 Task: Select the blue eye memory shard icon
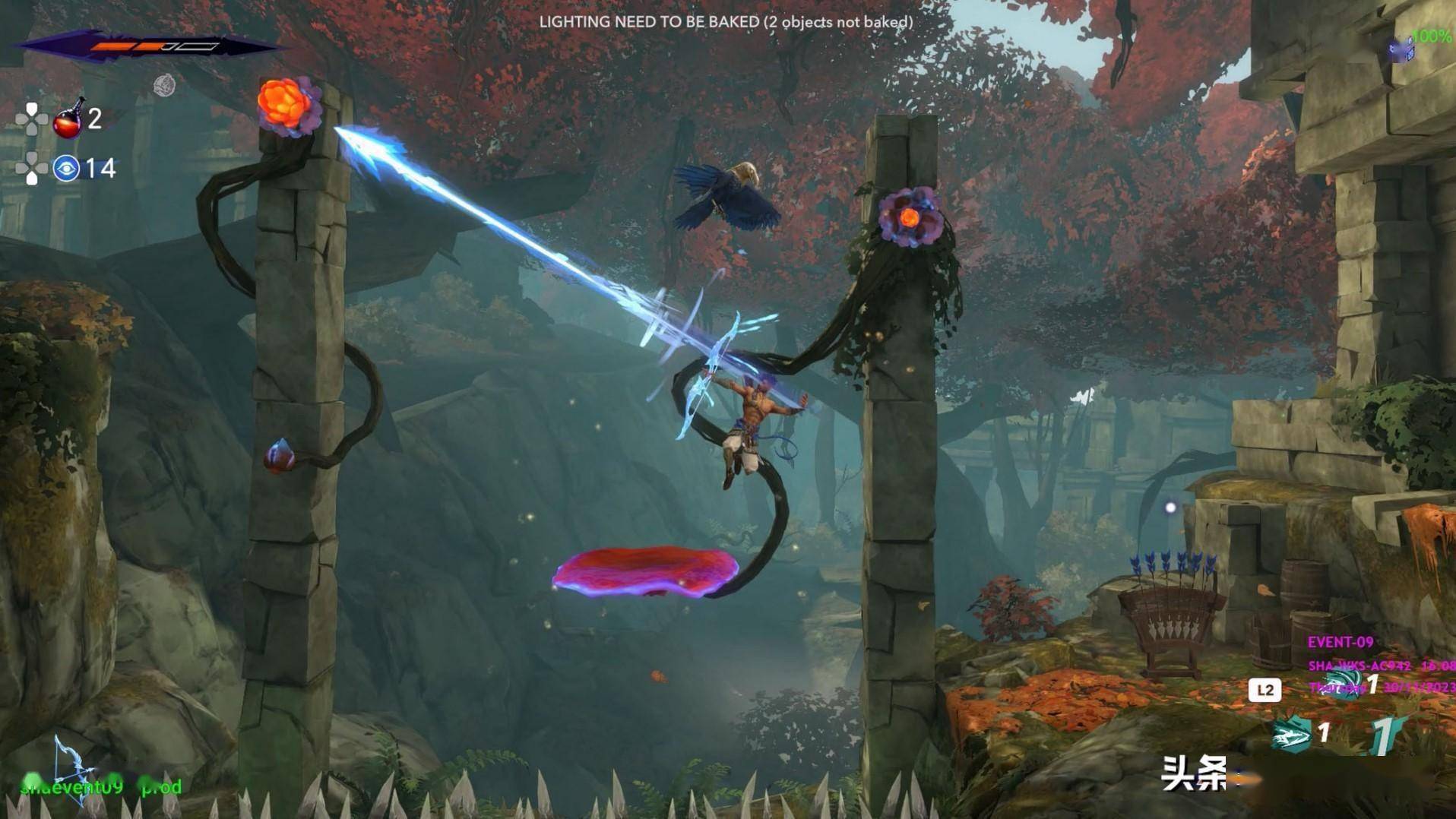point(66,168)
